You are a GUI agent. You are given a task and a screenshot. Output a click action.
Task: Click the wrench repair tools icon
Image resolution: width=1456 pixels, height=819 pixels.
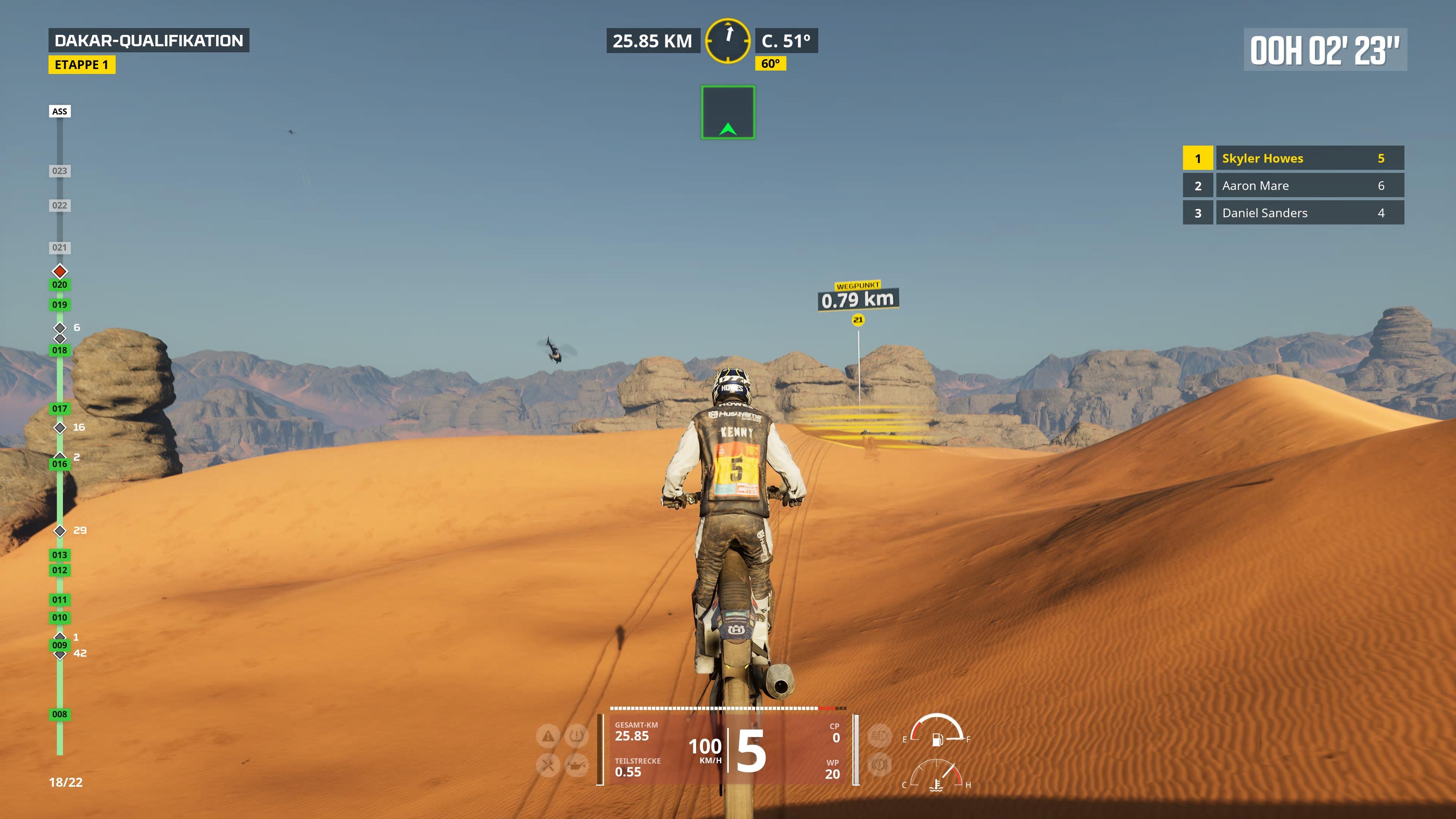point(548,765)
